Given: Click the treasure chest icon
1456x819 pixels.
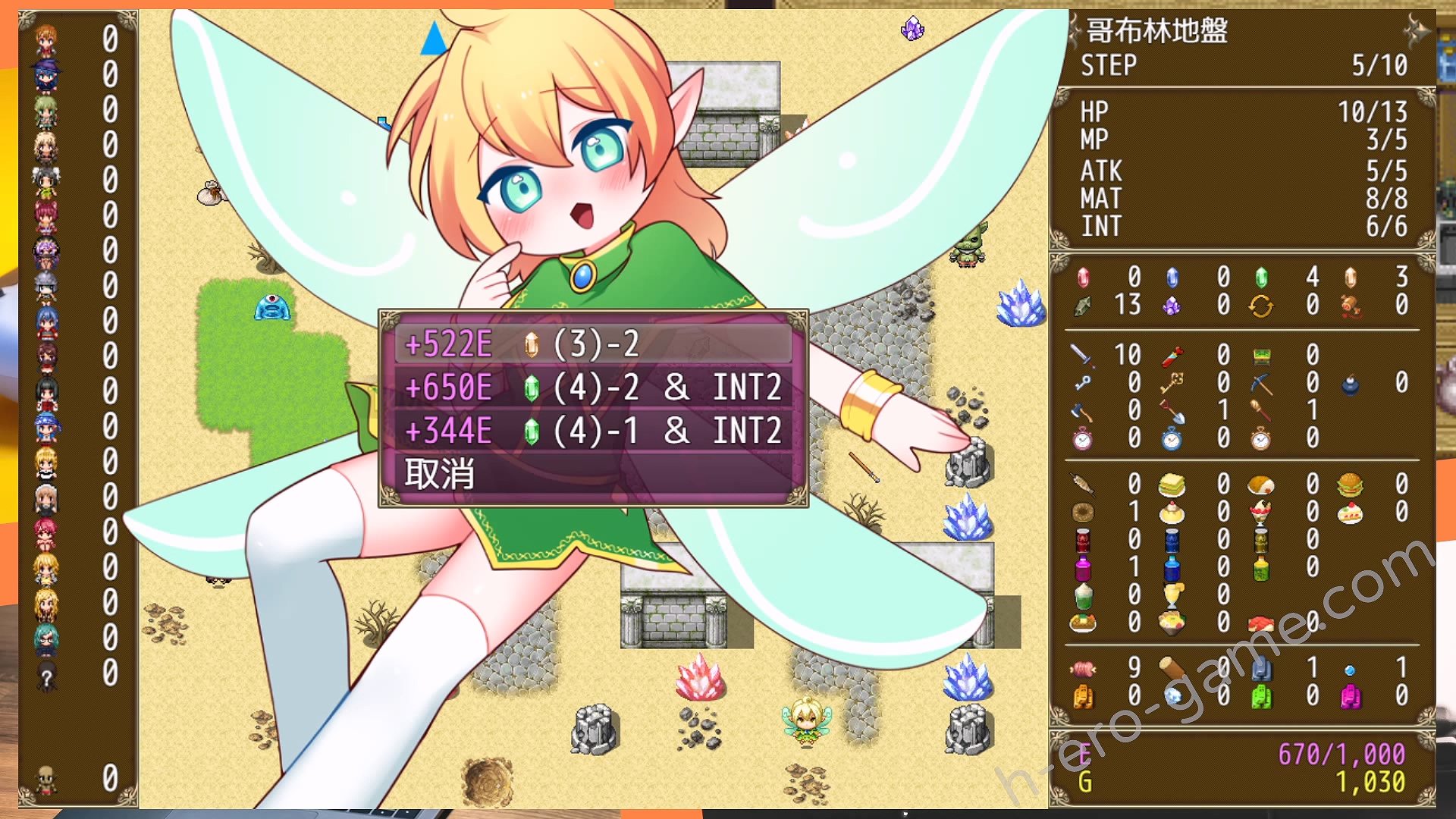Looking at the screenshot, I should [1261, 355].
